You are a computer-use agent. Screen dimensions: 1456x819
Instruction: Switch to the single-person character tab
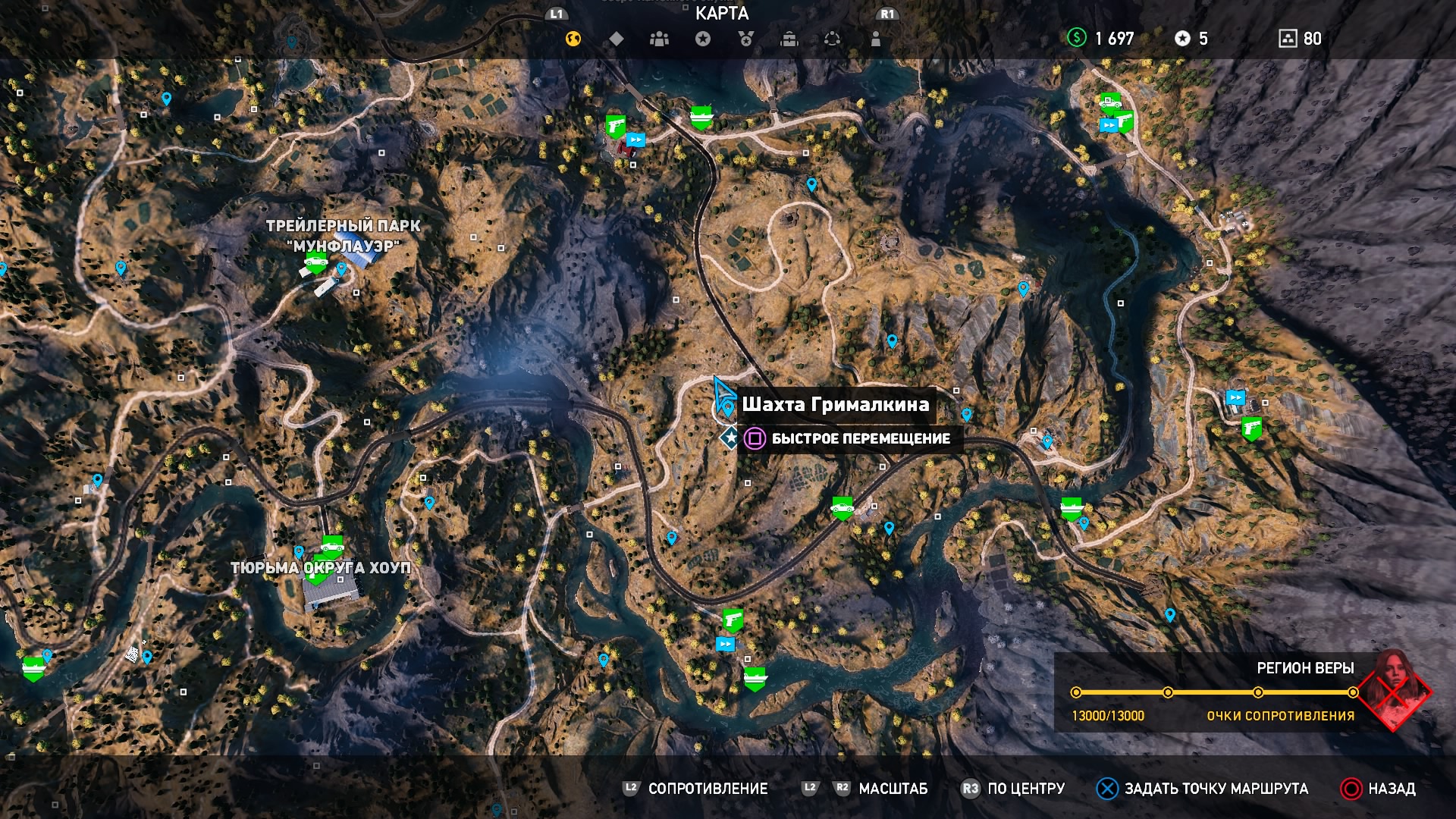(876, 39)
